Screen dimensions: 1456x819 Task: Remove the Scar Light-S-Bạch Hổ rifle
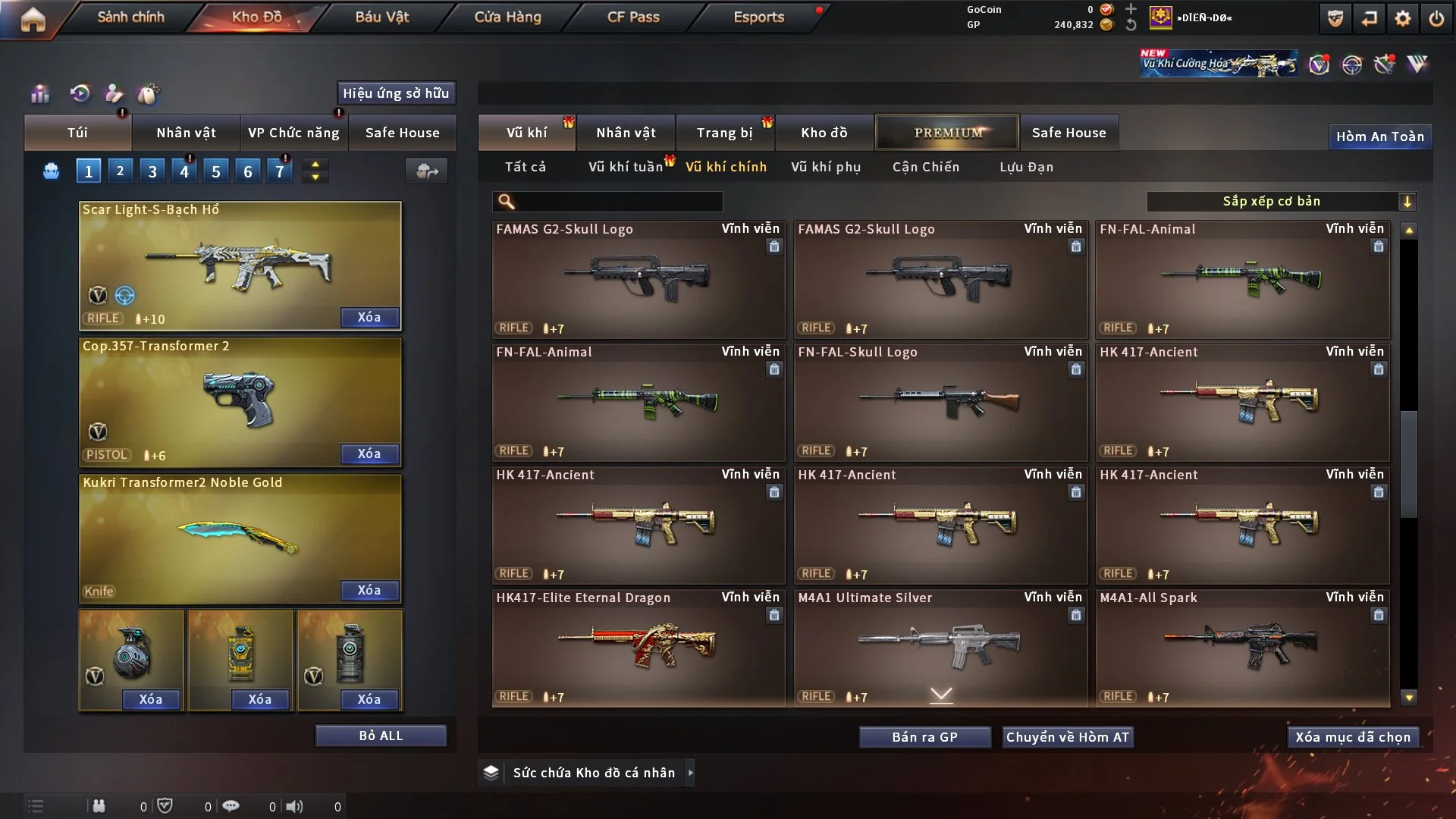[369, 317]
